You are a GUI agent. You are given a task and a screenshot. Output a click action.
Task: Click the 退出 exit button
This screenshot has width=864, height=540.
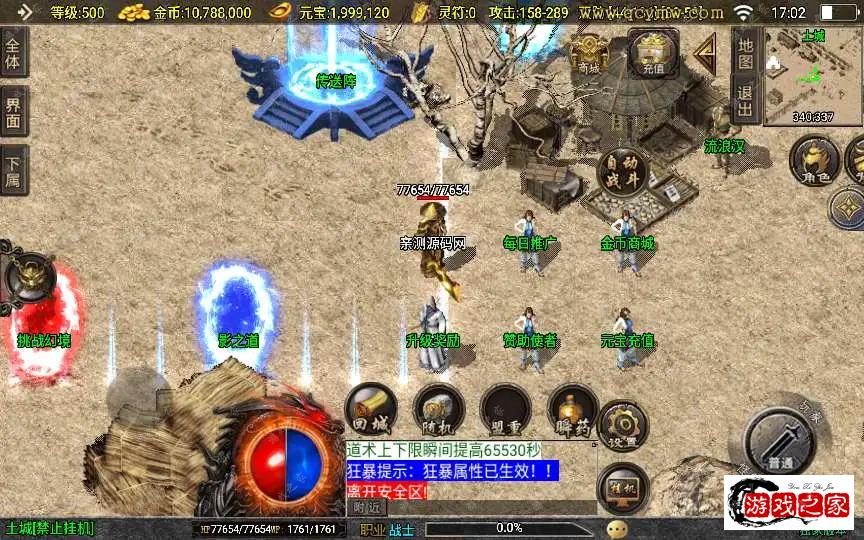745,101
